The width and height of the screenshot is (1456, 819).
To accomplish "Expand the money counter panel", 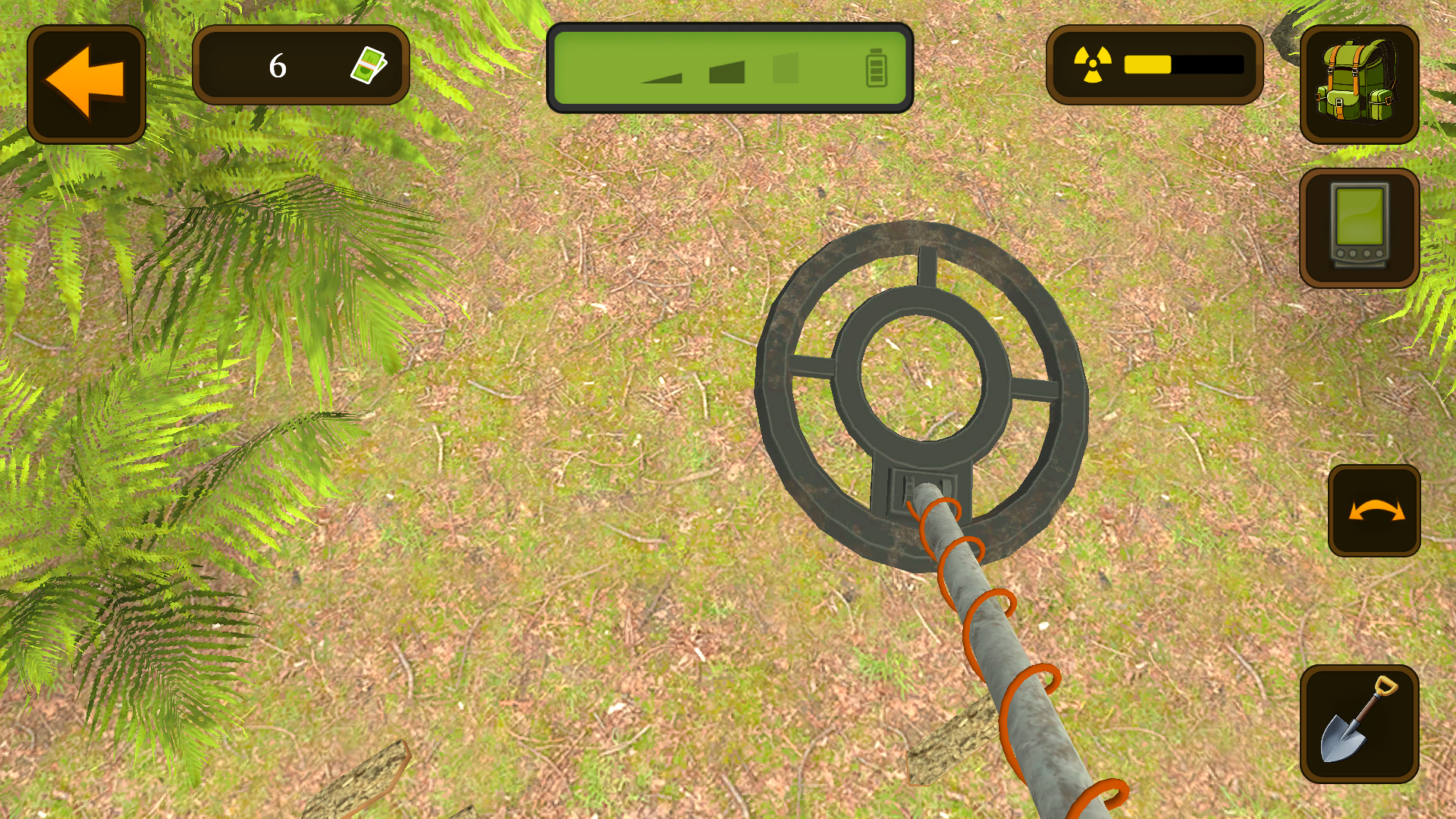I will [301, 64].
